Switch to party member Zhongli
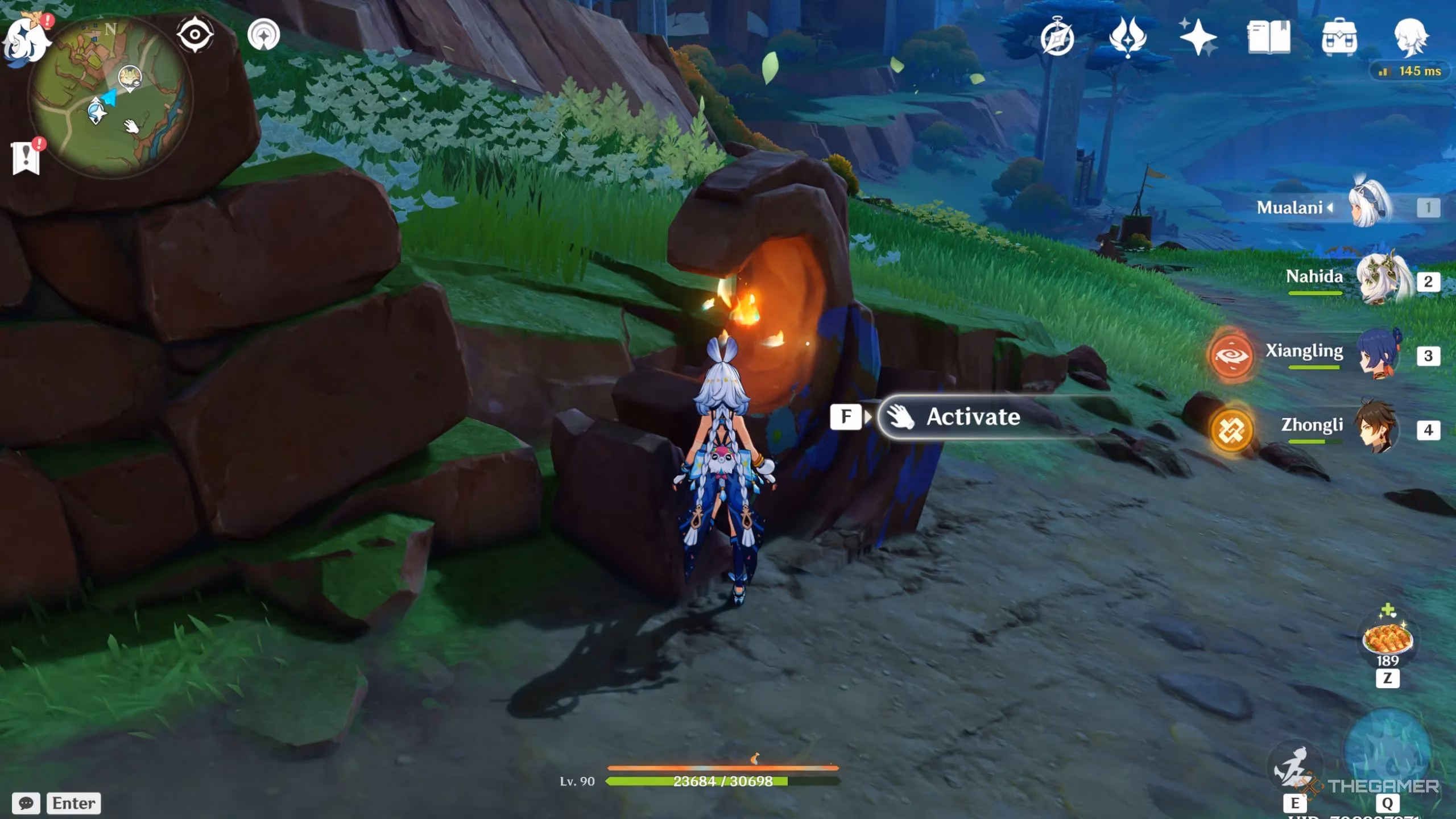1456x819 pixels. 1376,428
